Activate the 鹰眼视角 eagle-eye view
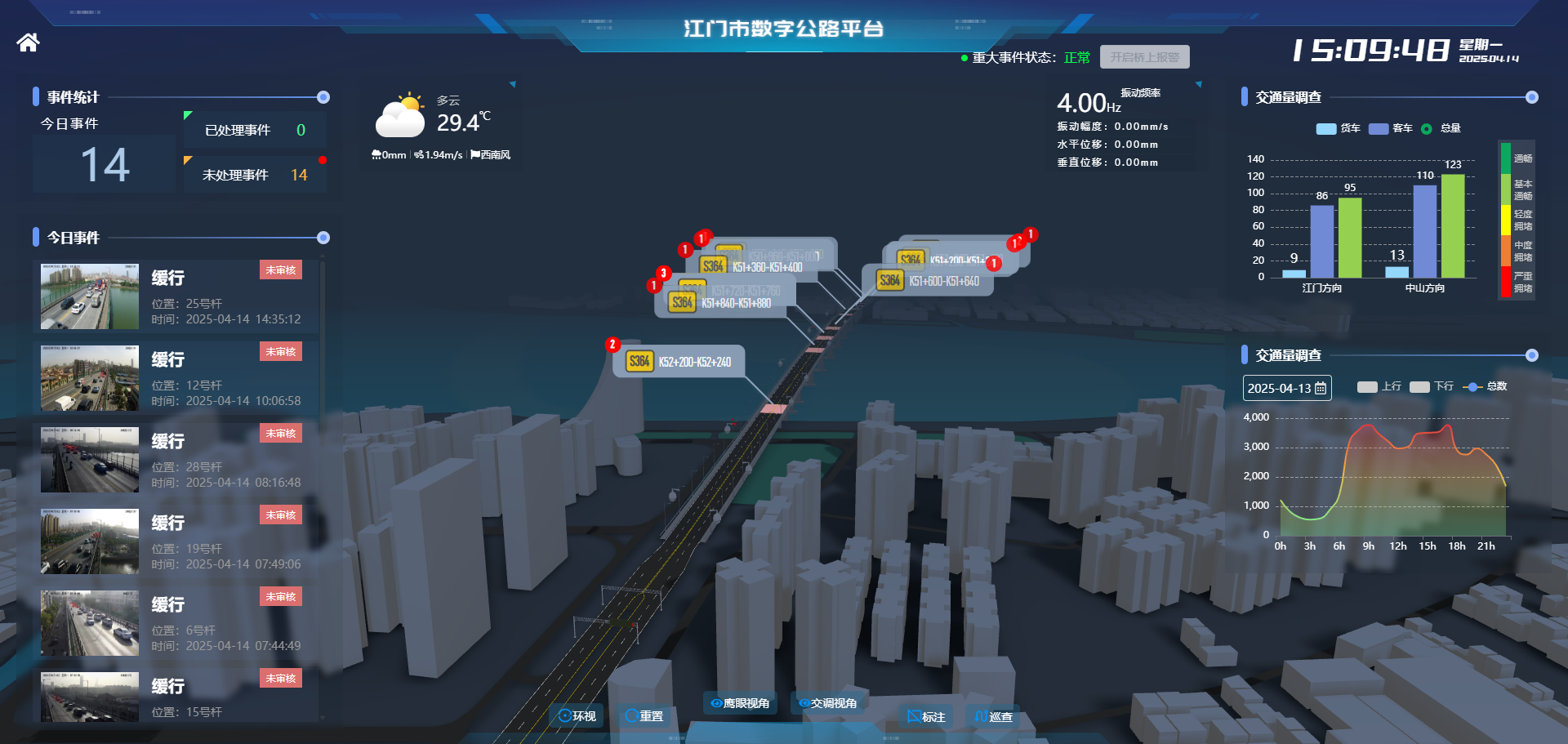Viewport: 1568px width, 744px height. click(739, 702)
